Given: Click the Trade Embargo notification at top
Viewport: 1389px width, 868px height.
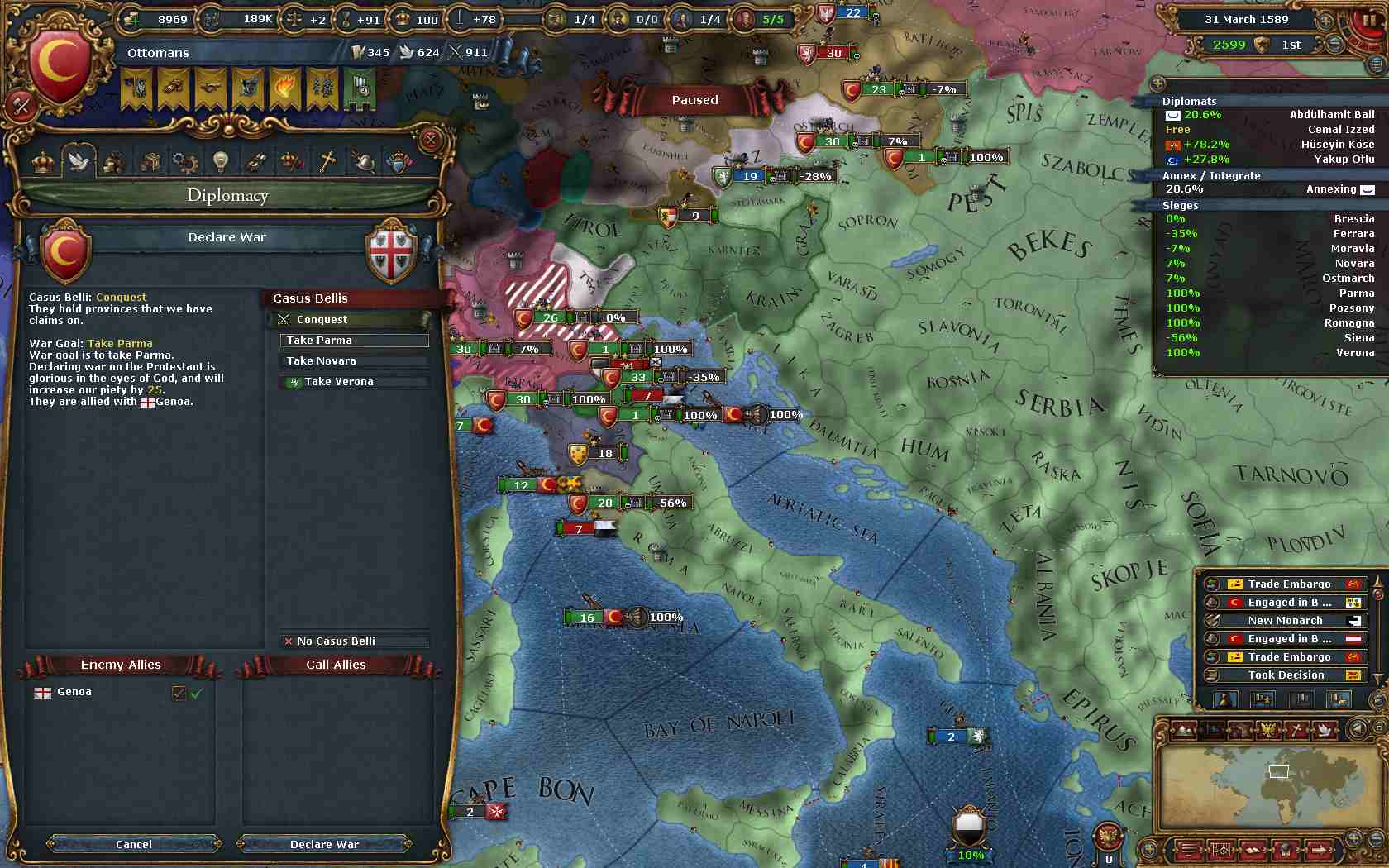Looking at the screenshot, I should pos(1288,584).
